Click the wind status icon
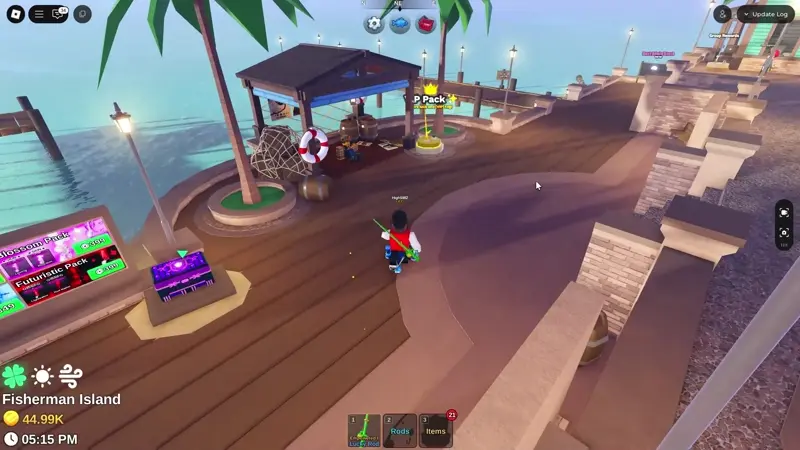Image resolution: width=800 pixels, height=450 pixels. pyautogui.click(x=70, y=376)
